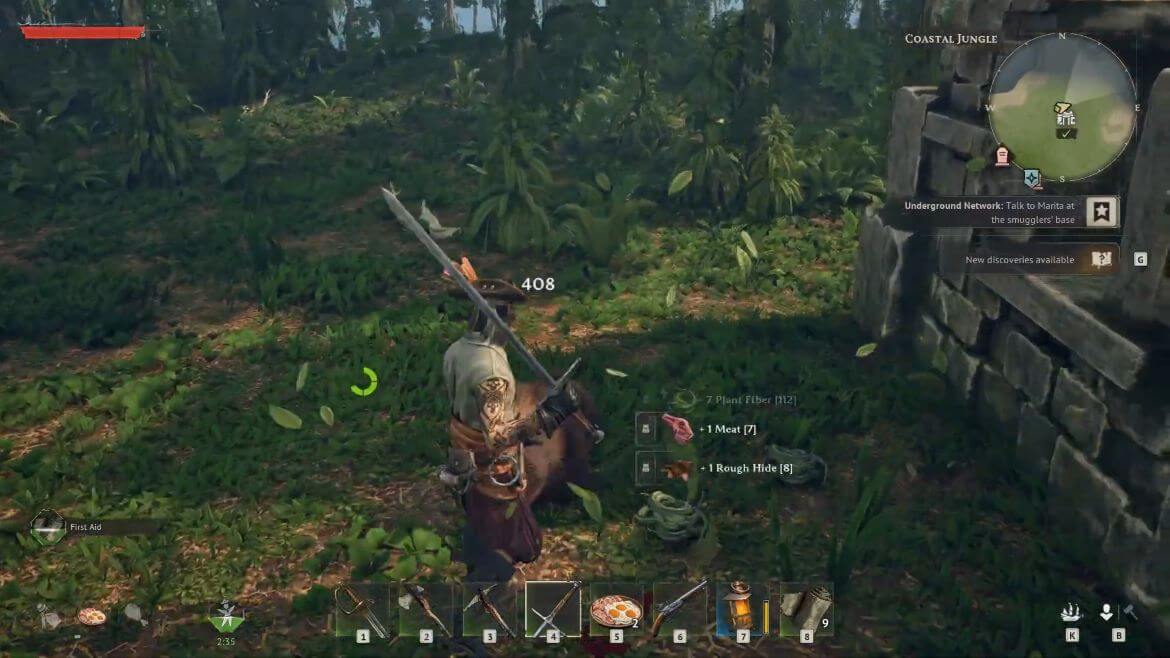1170x658 pixels.
Task: Use the bandage roll in the hotbar
Action: [806, 609]
